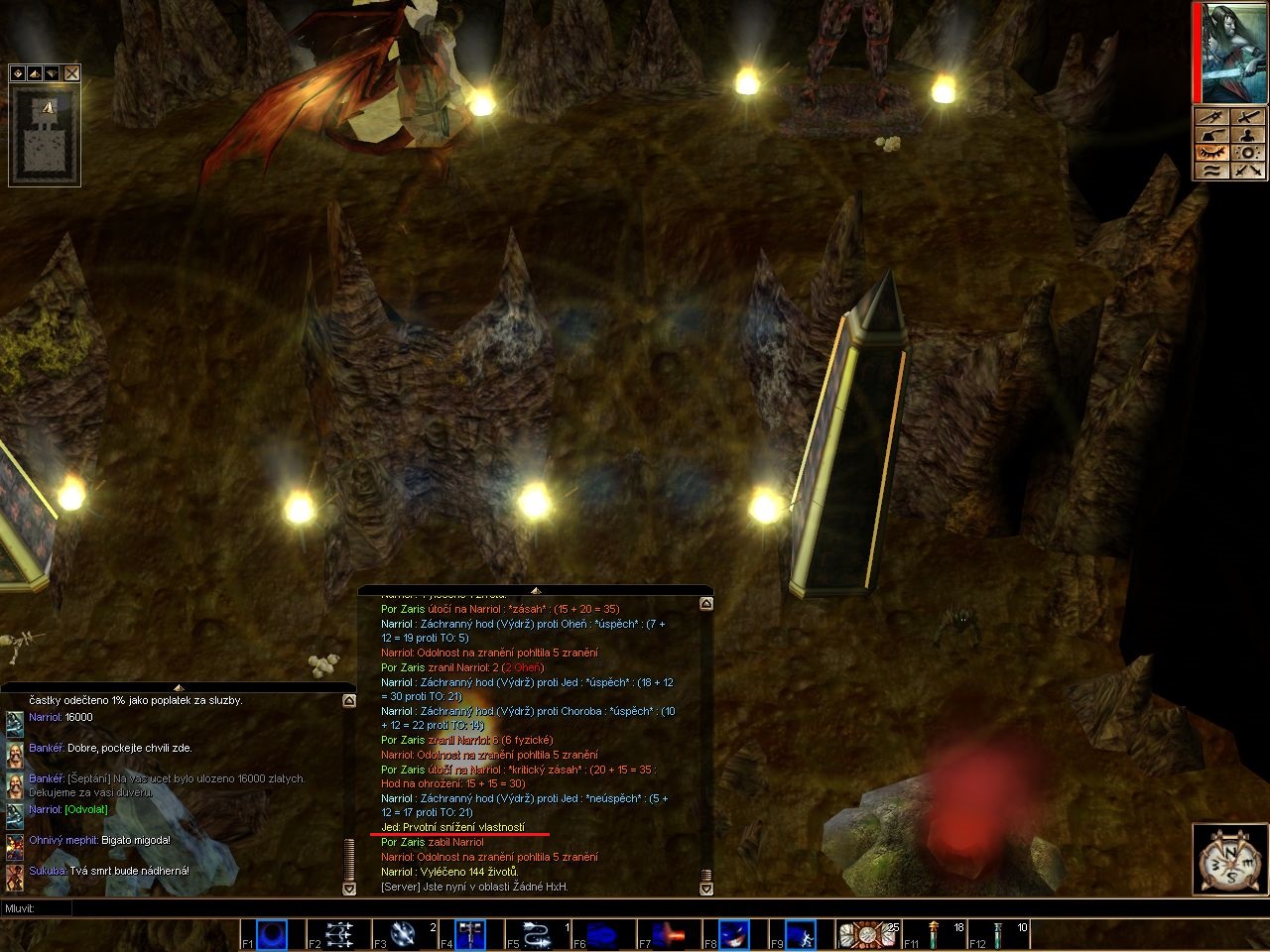Click the wavy lines icon
The height and width of the screenshot is (952, 1270).
click(1212, 171)
